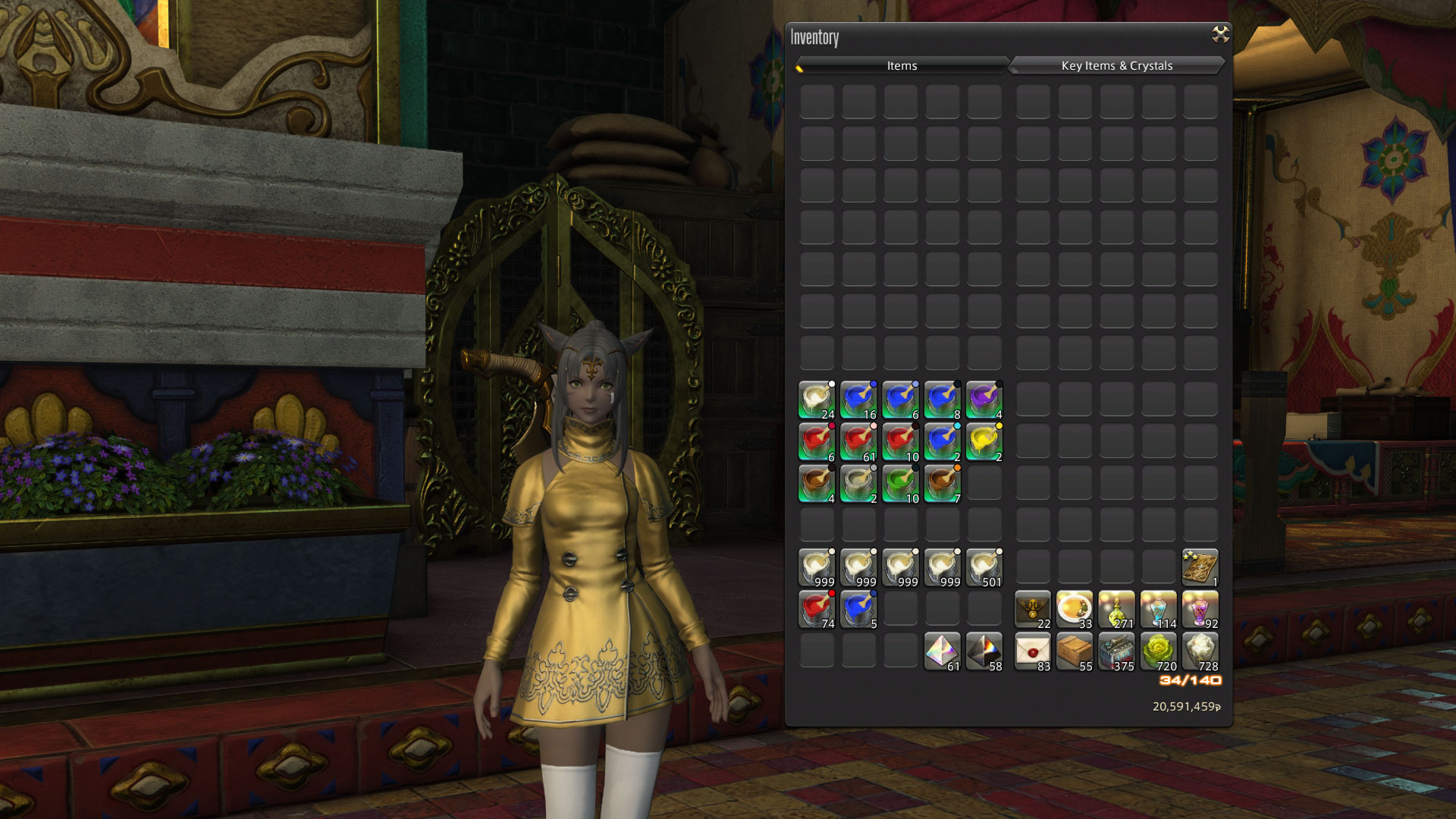
Task: Click the 34/140 slot counter
Action: [x=1190, y=682]
